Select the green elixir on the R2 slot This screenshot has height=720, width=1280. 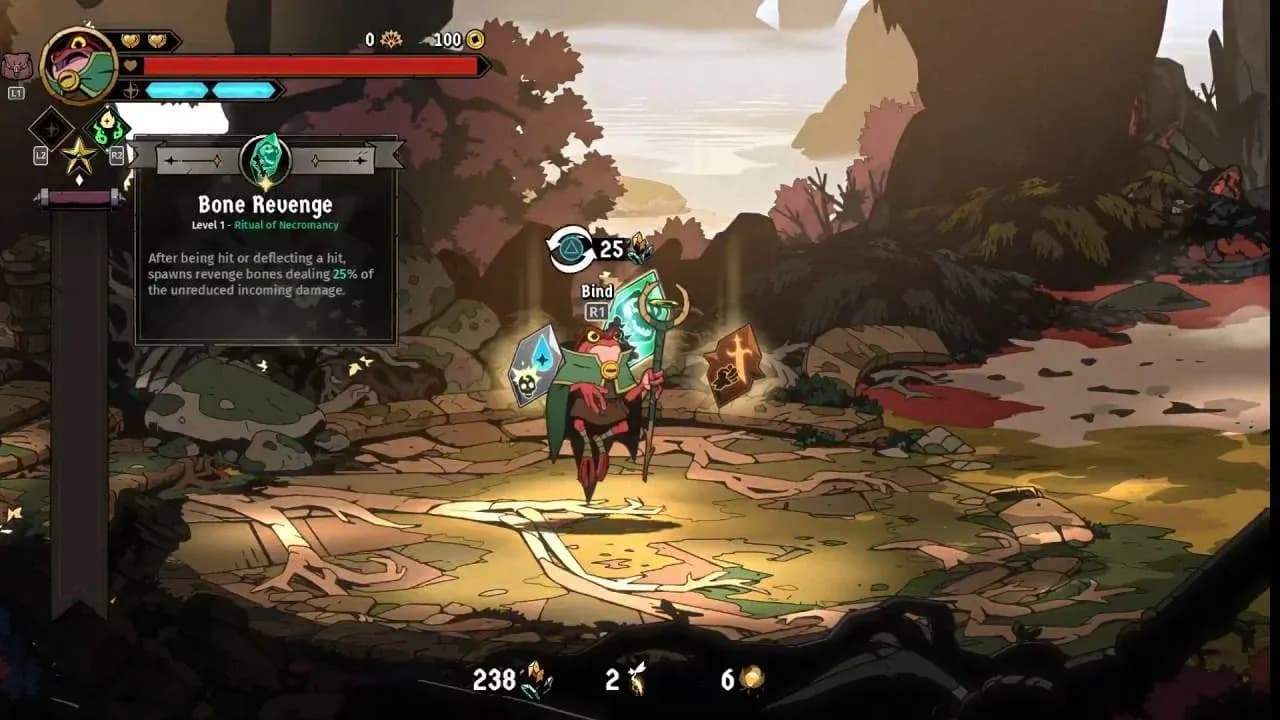click(109, 128)
